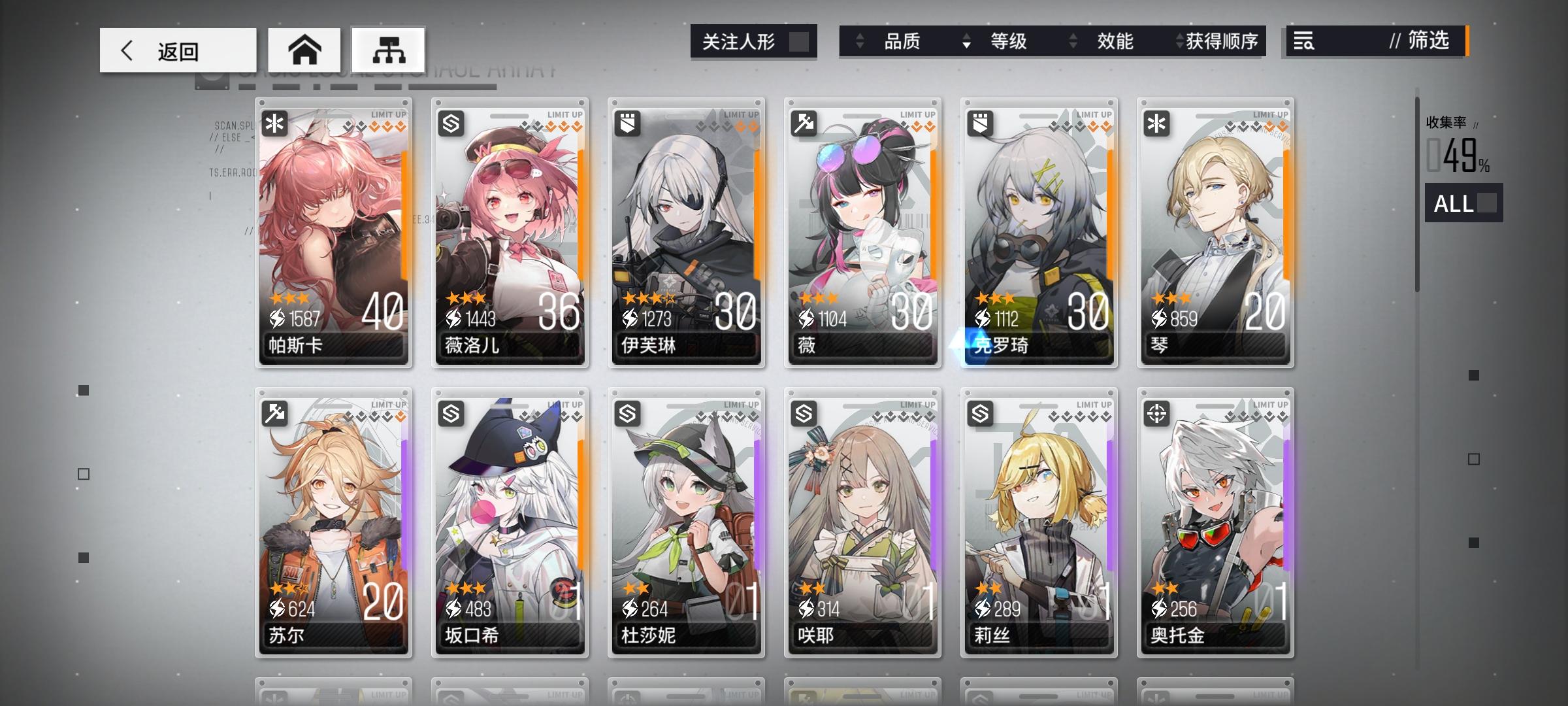Select the array view tab

click(390, 49)
